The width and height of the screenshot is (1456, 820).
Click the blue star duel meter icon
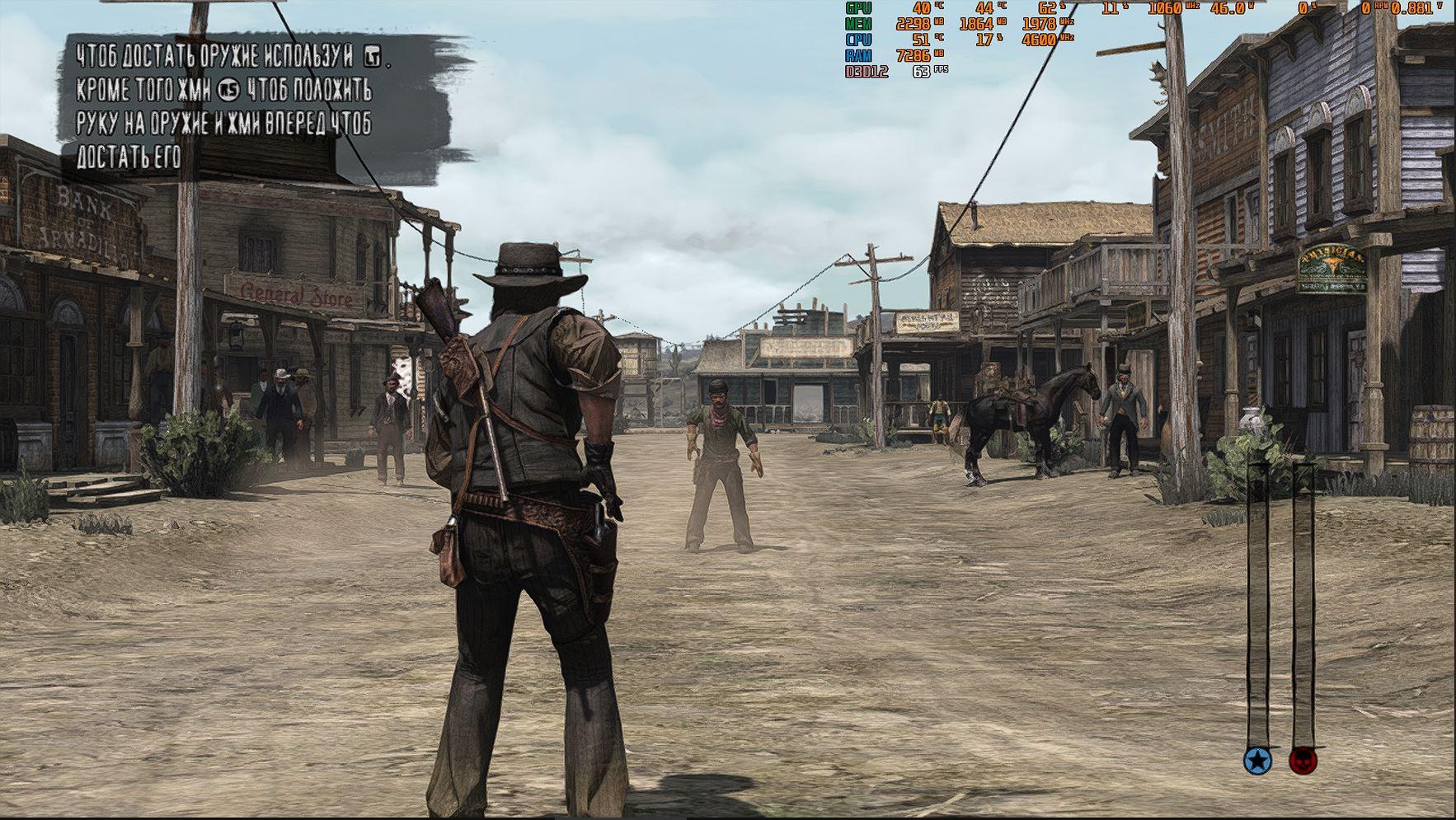click(x=1257, y=761)
